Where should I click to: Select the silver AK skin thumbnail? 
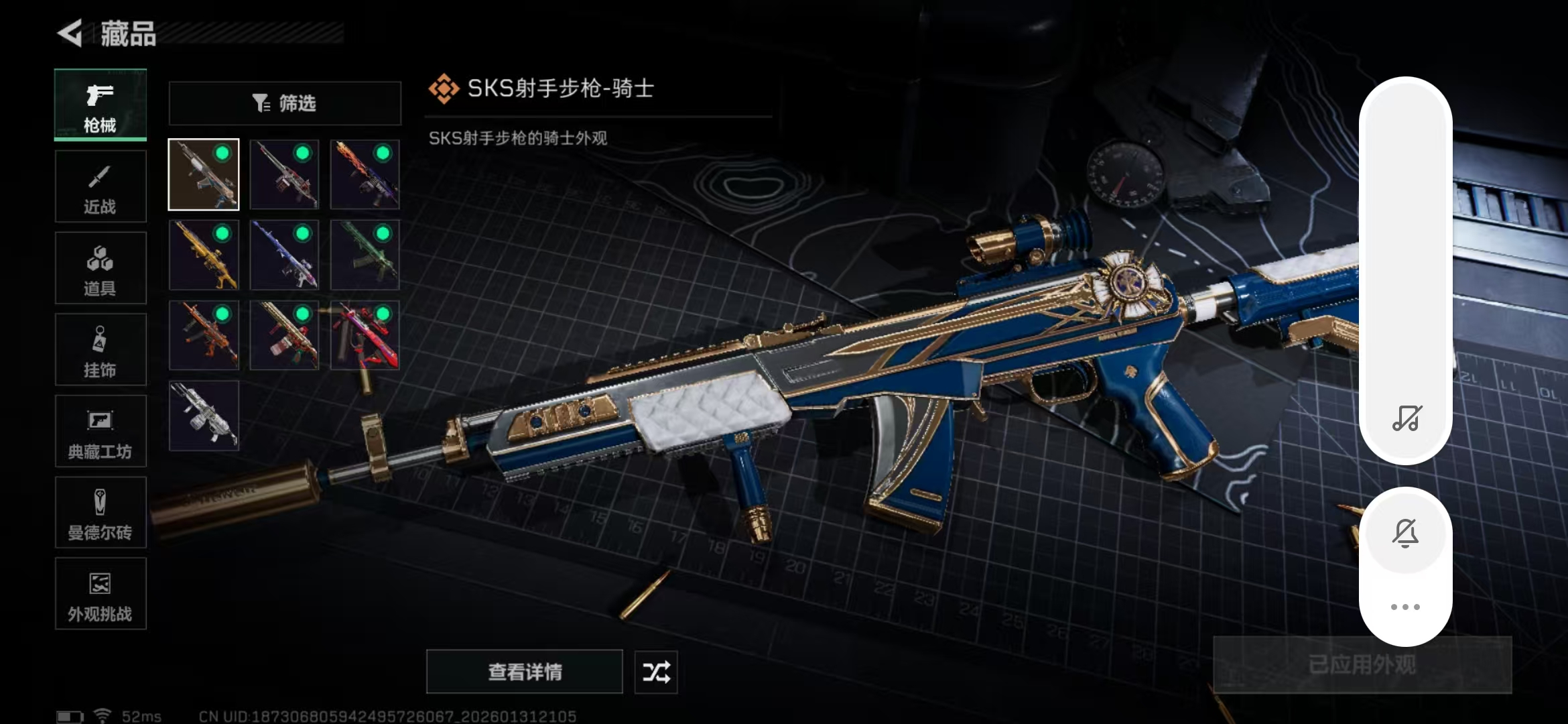click(x=203, y=416)
